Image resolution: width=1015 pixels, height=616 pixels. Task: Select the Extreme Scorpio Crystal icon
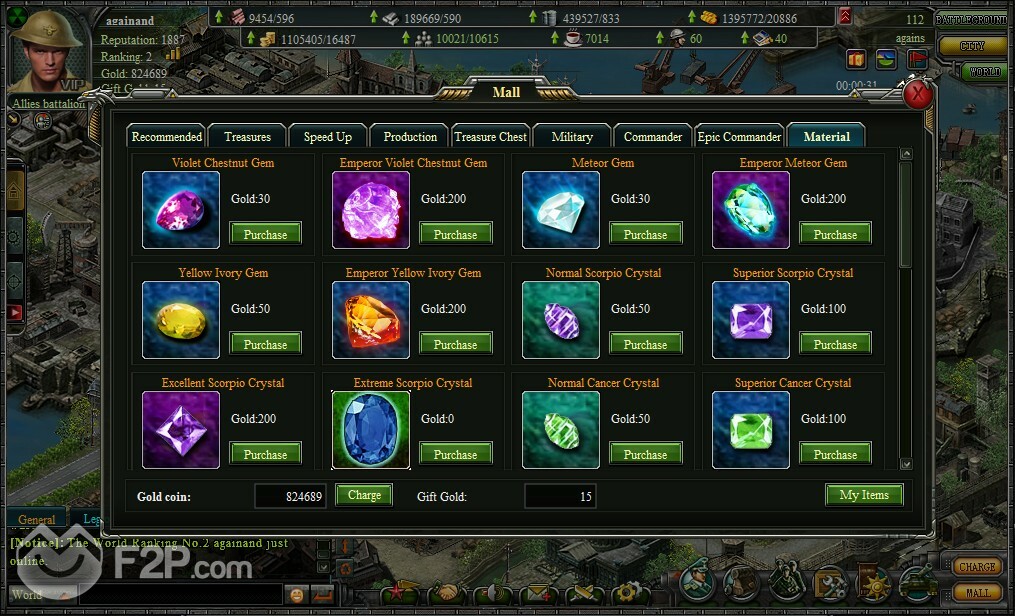[x=371, y=430]
